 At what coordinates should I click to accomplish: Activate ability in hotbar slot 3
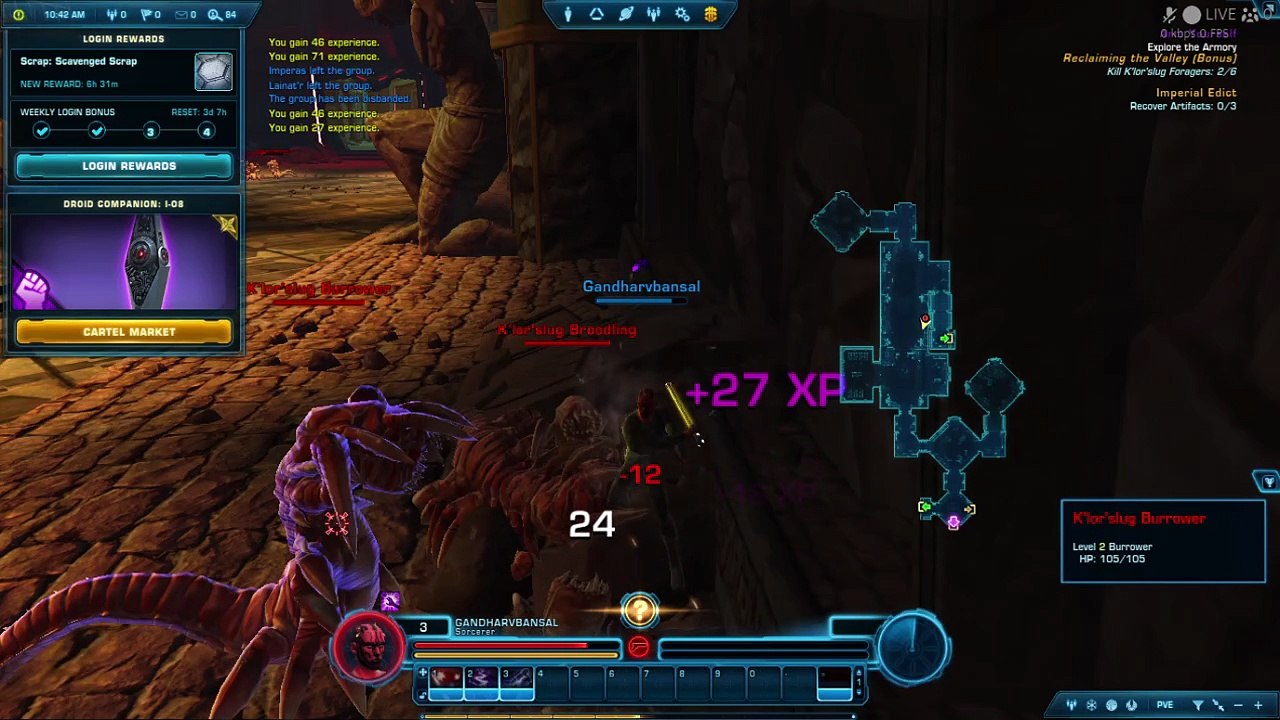[x=516, y=680]
